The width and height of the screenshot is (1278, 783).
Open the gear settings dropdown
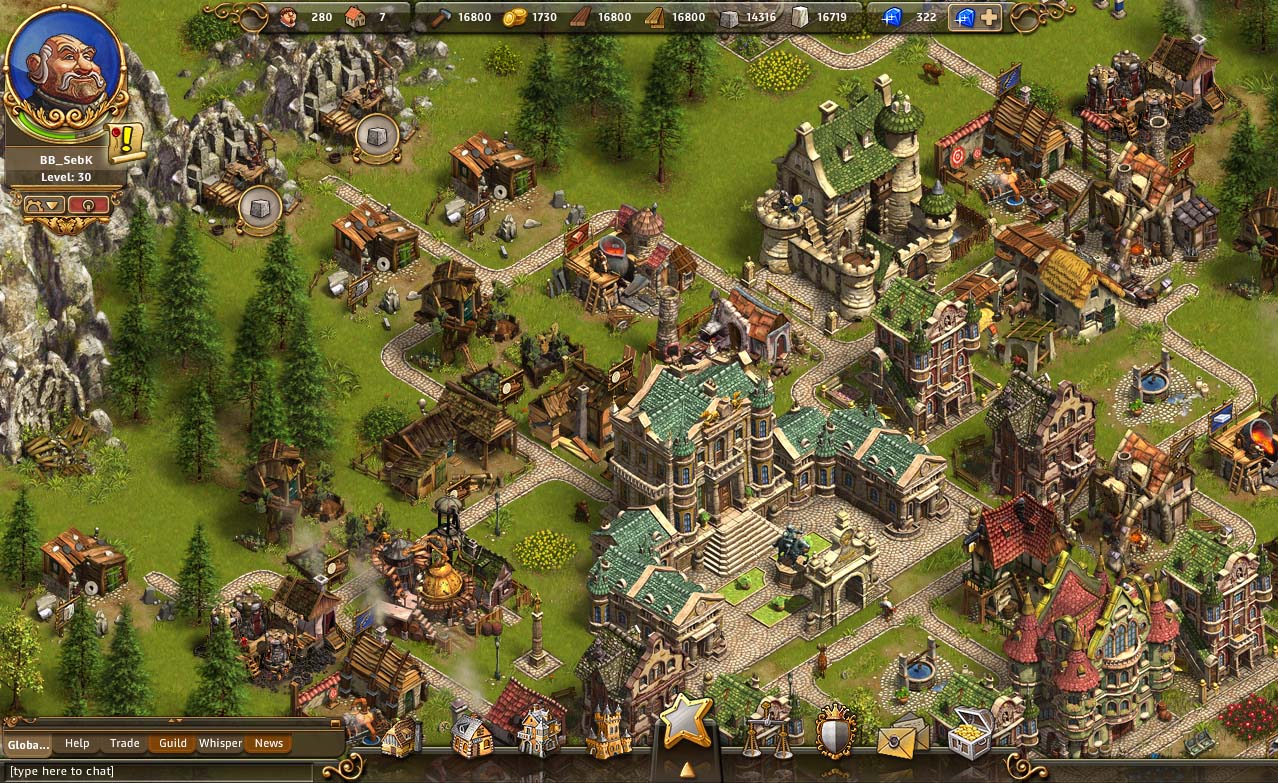tap(46, 204)
